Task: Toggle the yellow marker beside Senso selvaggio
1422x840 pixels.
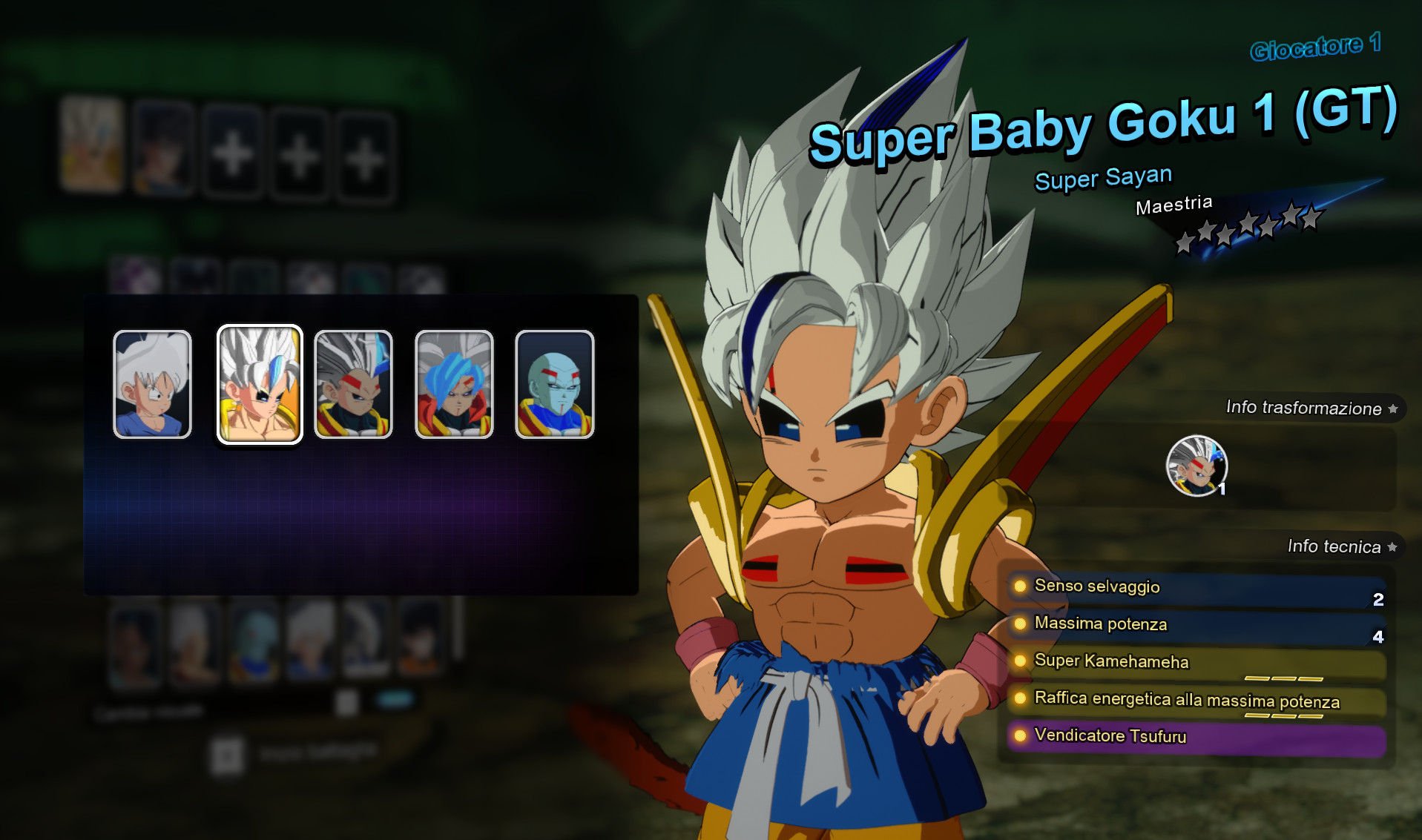Action: coord(1019,587)
